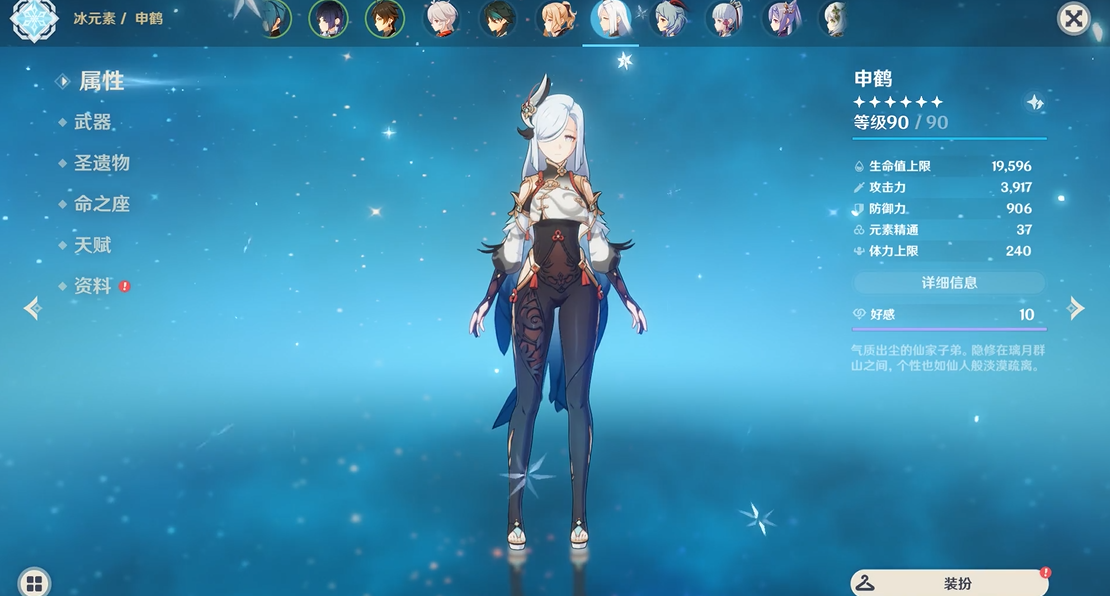This screenshot has width=1110, height=596.
Task: Click the 详细信息 details button
Action: (949, 283)
